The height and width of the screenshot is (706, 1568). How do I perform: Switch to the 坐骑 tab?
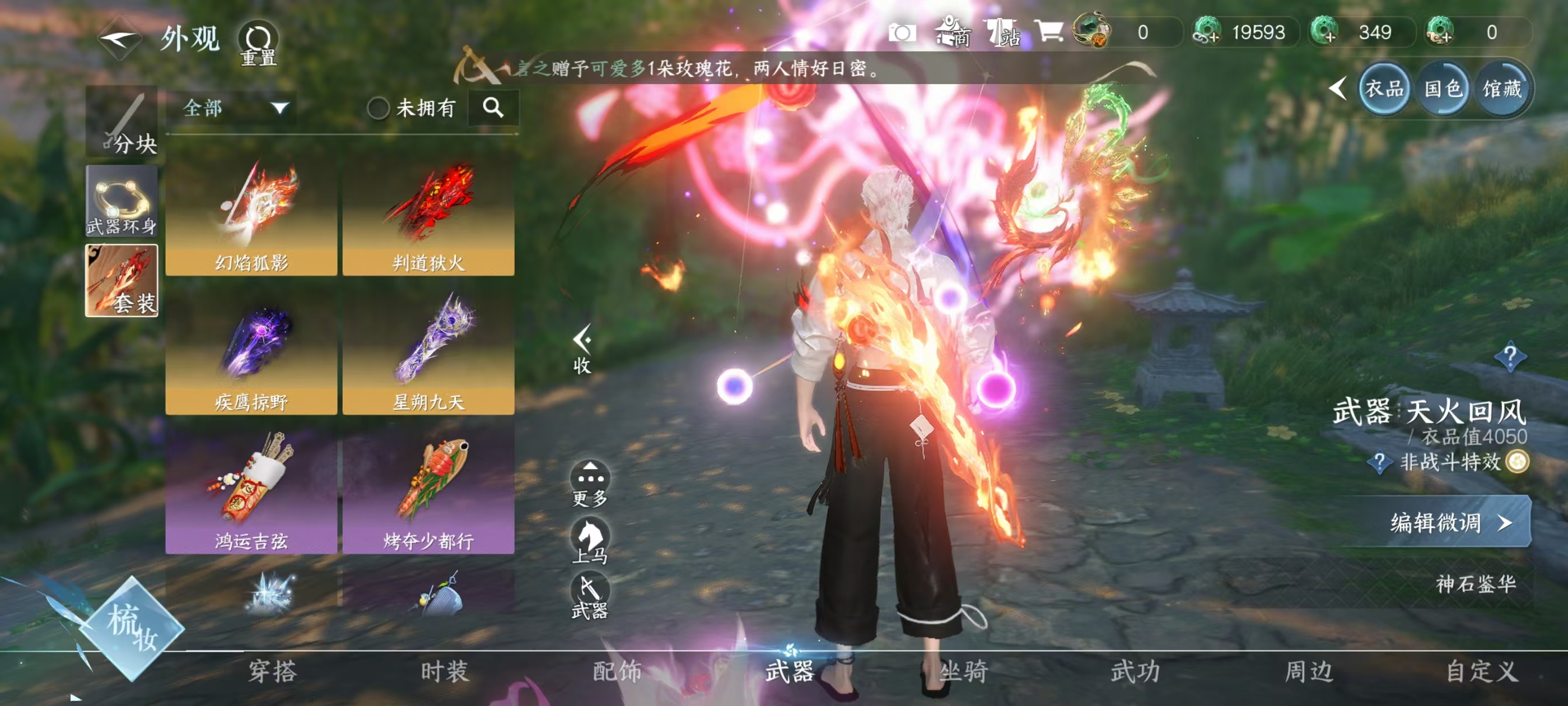coord(964,671)
